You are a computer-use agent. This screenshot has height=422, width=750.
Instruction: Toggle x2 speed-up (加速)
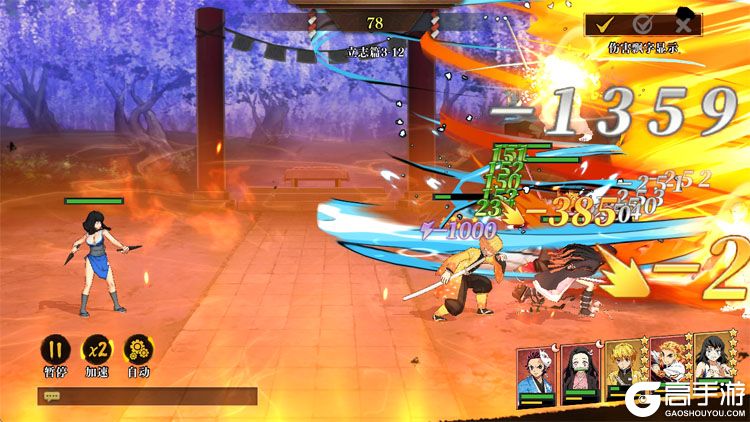pyautogui.click(x=96, y=350)
